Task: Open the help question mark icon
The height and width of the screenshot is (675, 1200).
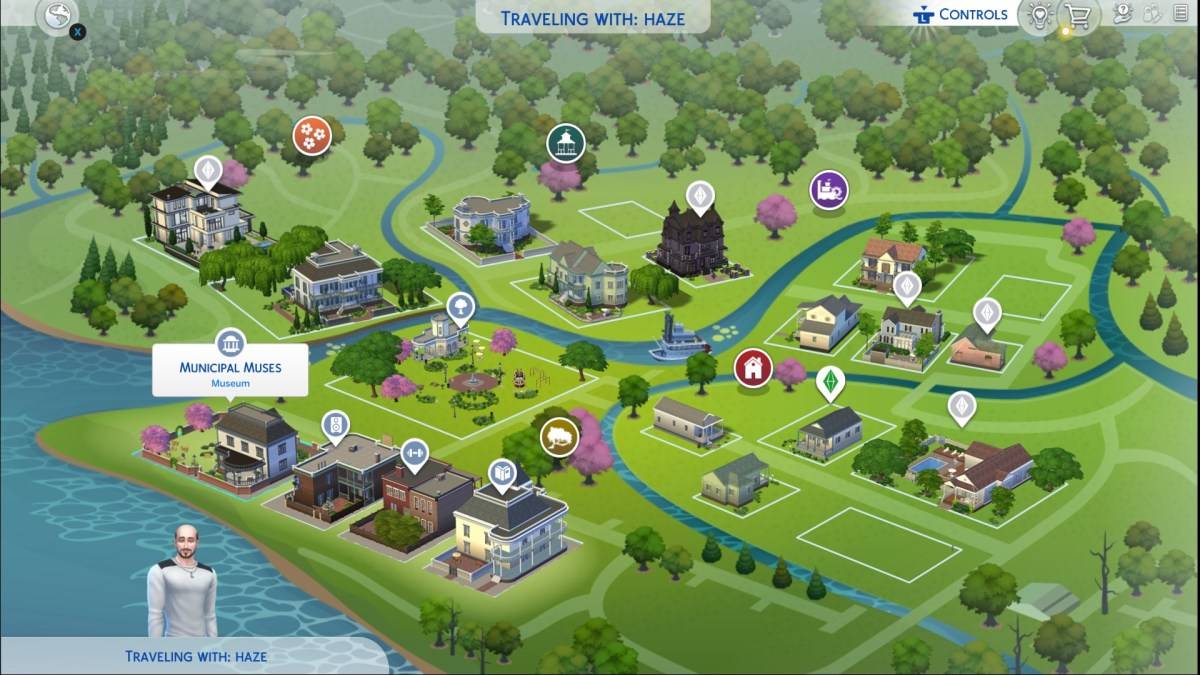Action: pyautogui.click(x=1123, y=14)
